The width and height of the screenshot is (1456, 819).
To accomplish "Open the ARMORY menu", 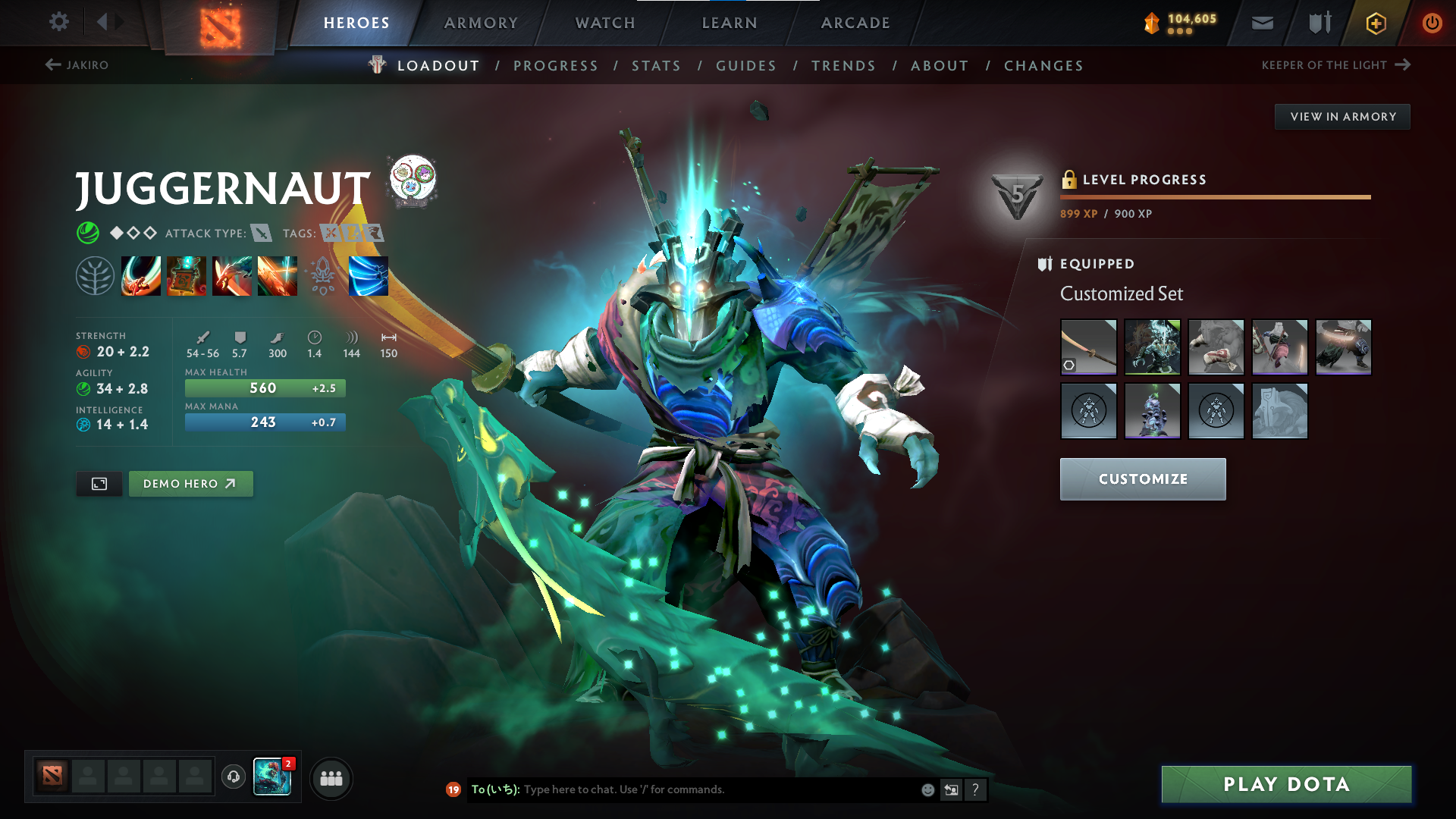I will pos(481,23).
